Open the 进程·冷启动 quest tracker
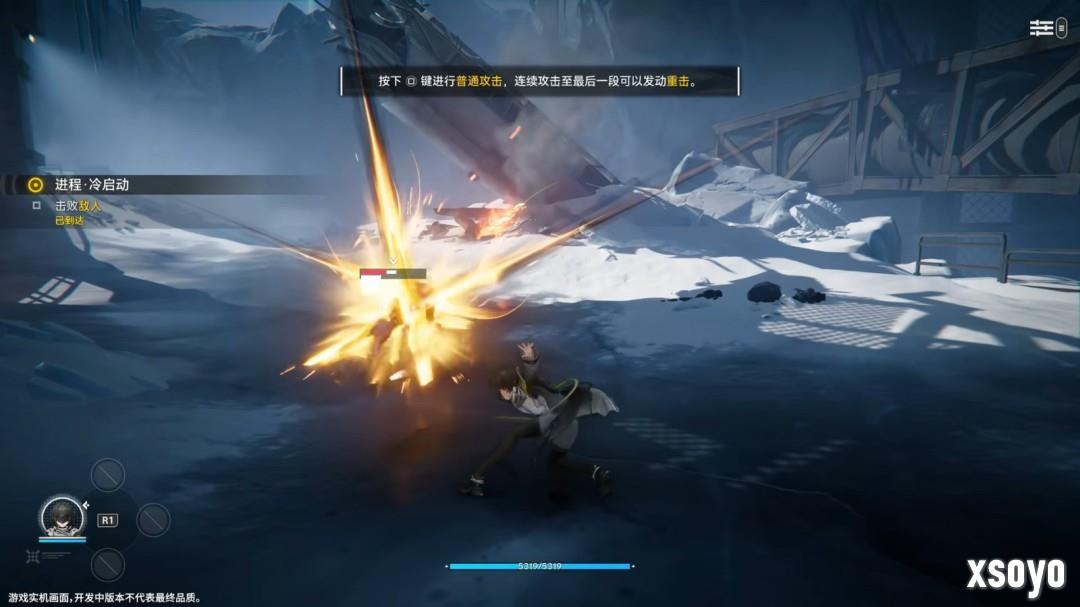The width and height of the screenshot is (1080, 607). 91,185
